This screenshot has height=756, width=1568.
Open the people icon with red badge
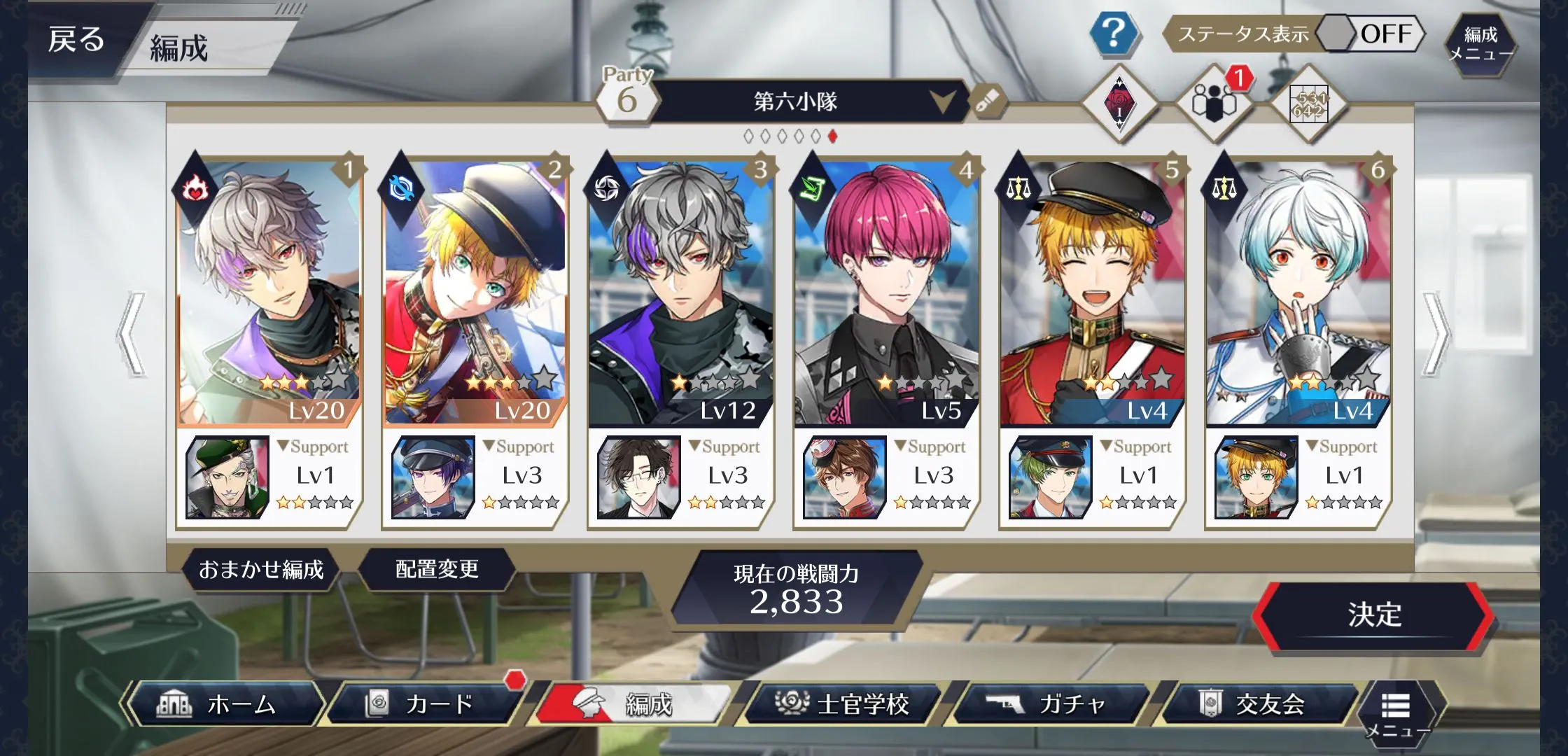1214,103
